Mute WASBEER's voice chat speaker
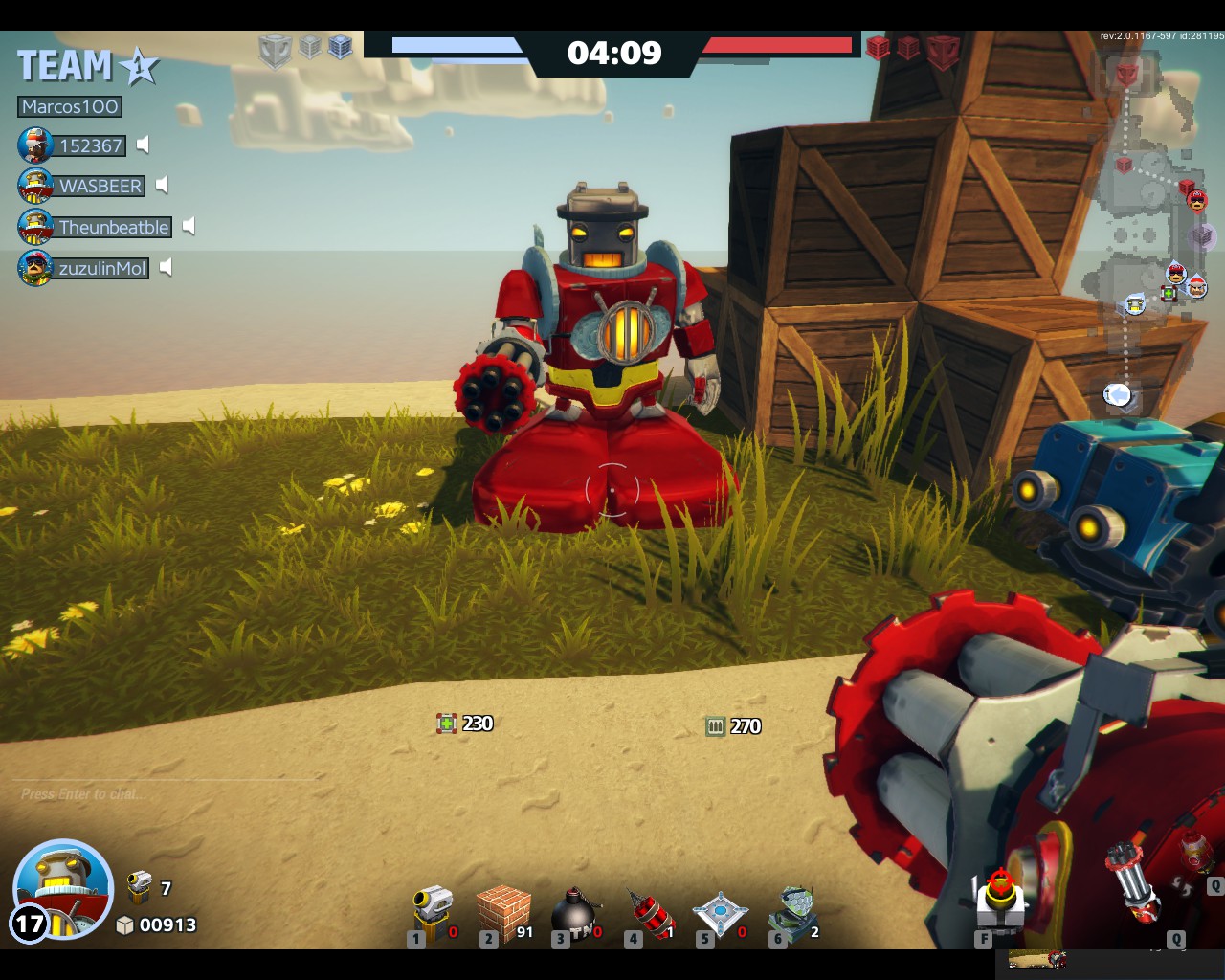The width and height of the screenshot is (1225, 980). [x=163, y=186]
